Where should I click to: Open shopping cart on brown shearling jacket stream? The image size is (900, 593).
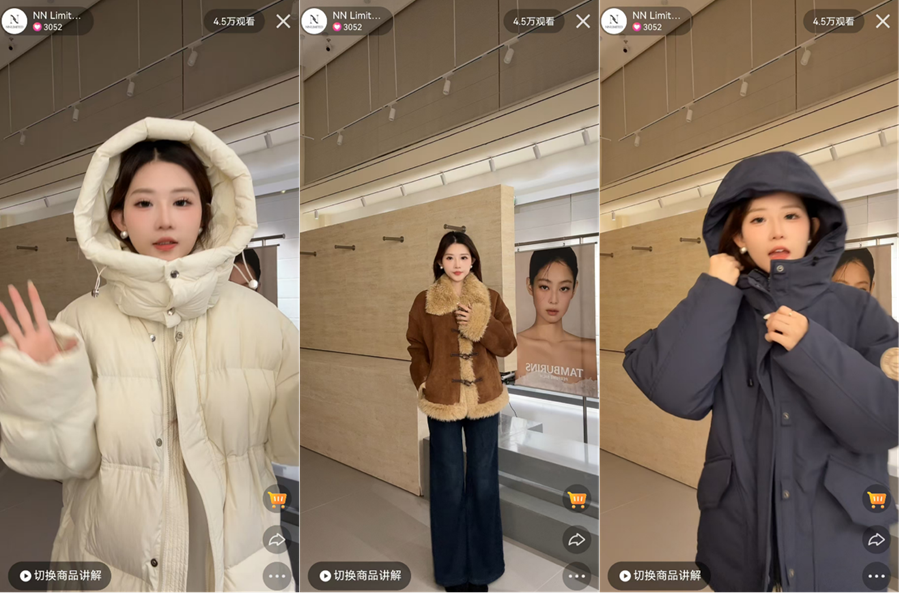point(577,498)
